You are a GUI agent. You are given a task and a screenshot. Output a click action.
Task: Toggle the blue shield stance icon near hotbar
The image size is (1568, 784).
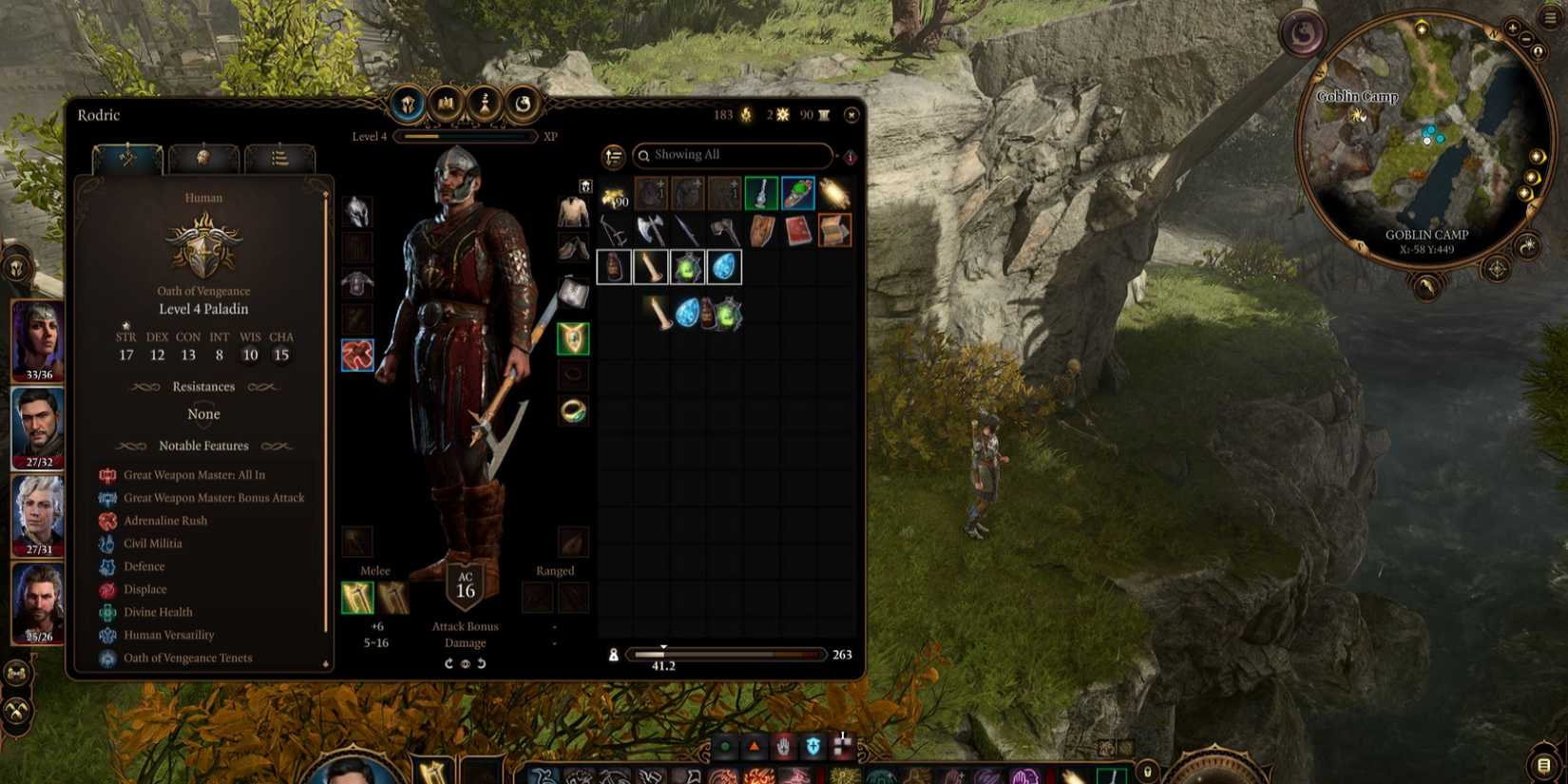[813, 750]
